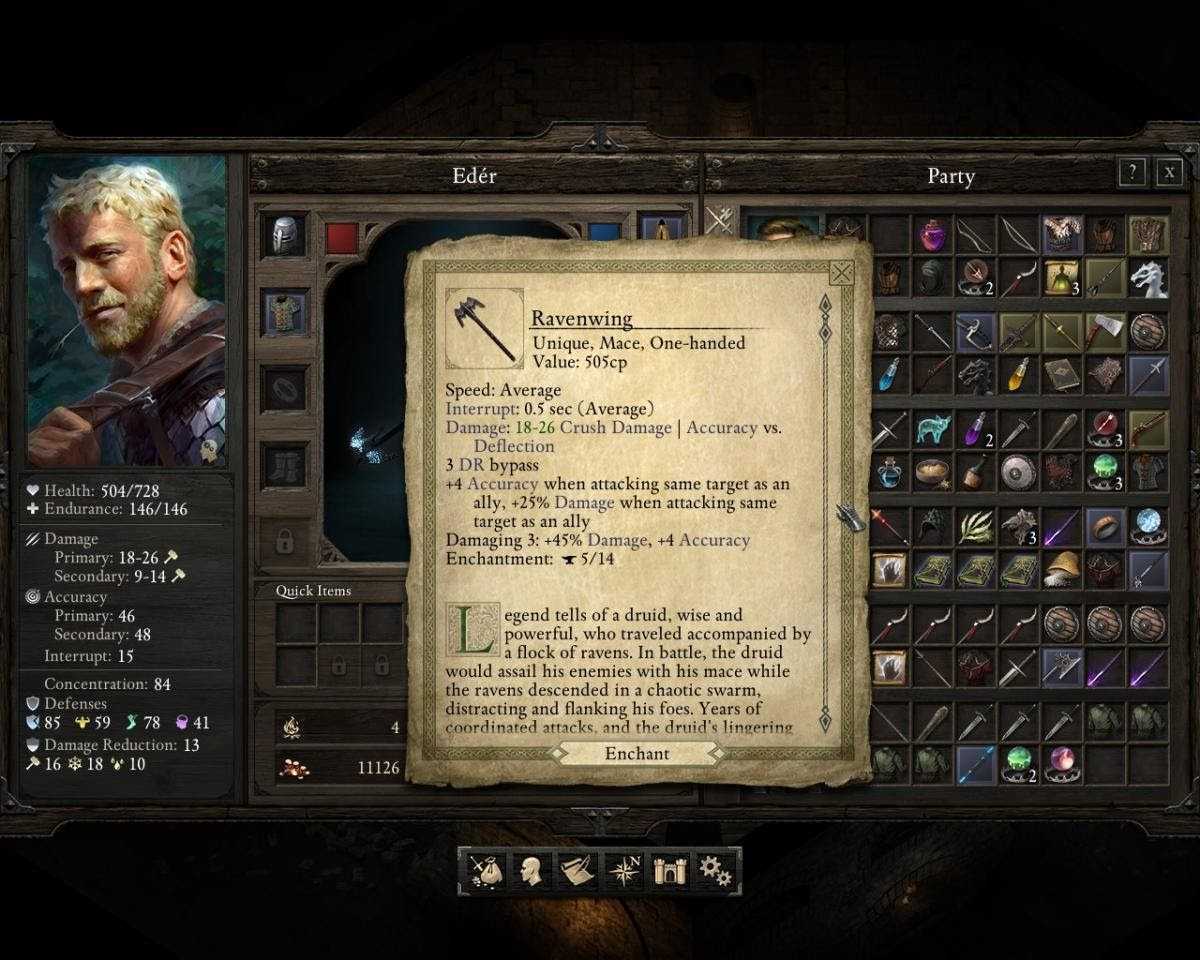Select the tan mushroom ingredient
This screenshot has height=960, width=1200.
[1061, 569]
